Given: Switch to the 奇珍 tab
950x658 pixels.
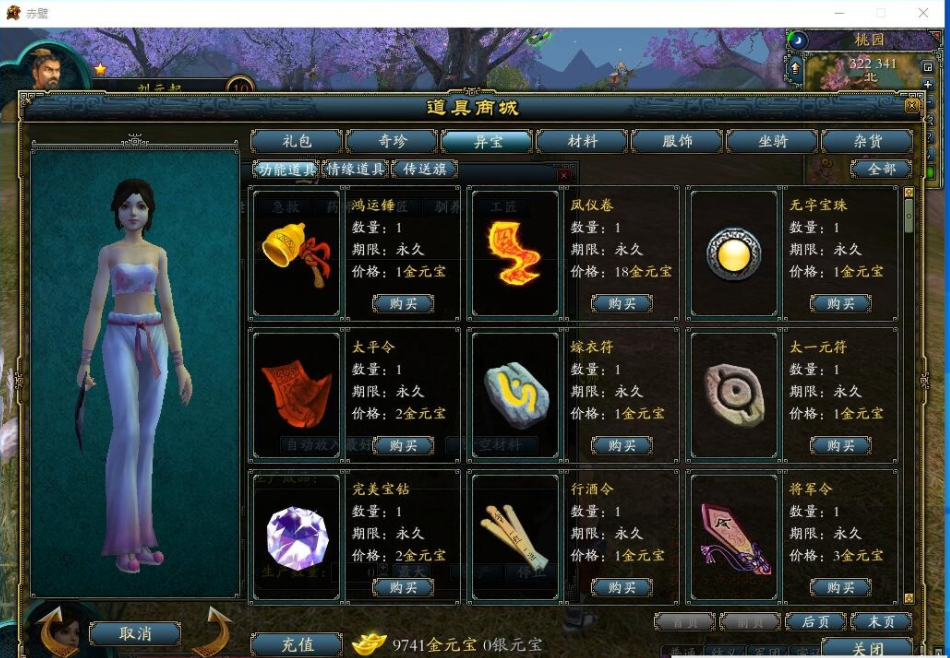Looking at the screenshot, I should (x=392, y=141).
